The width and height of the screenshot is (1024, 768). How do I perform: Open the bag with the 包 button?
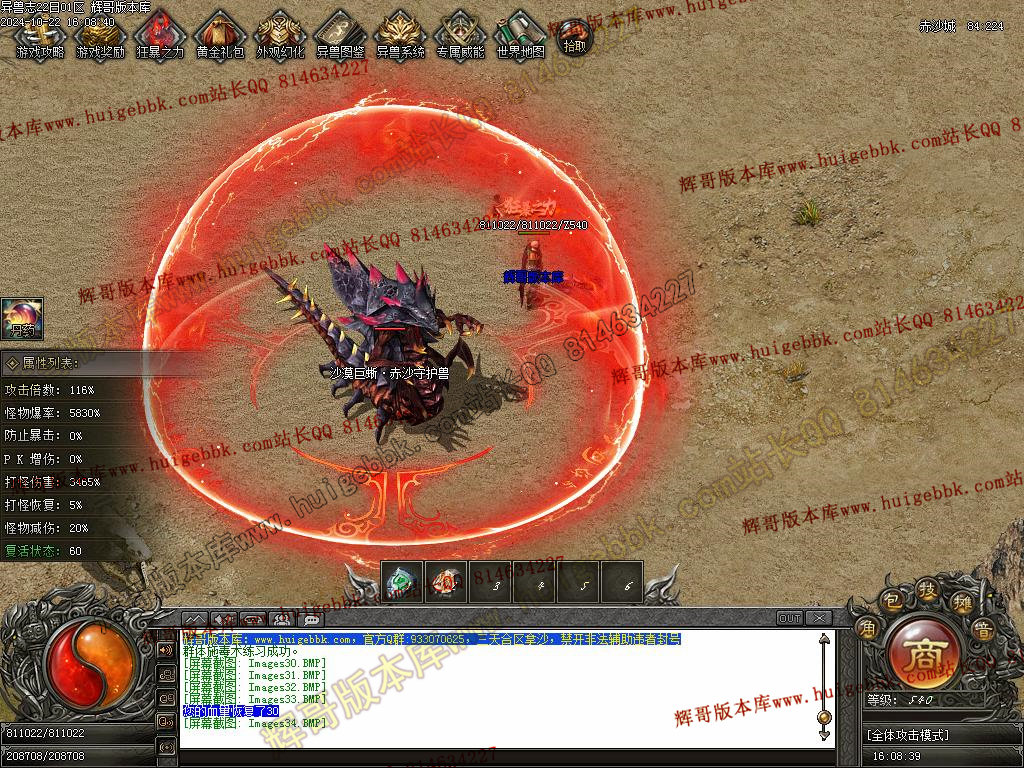(891, 602)
